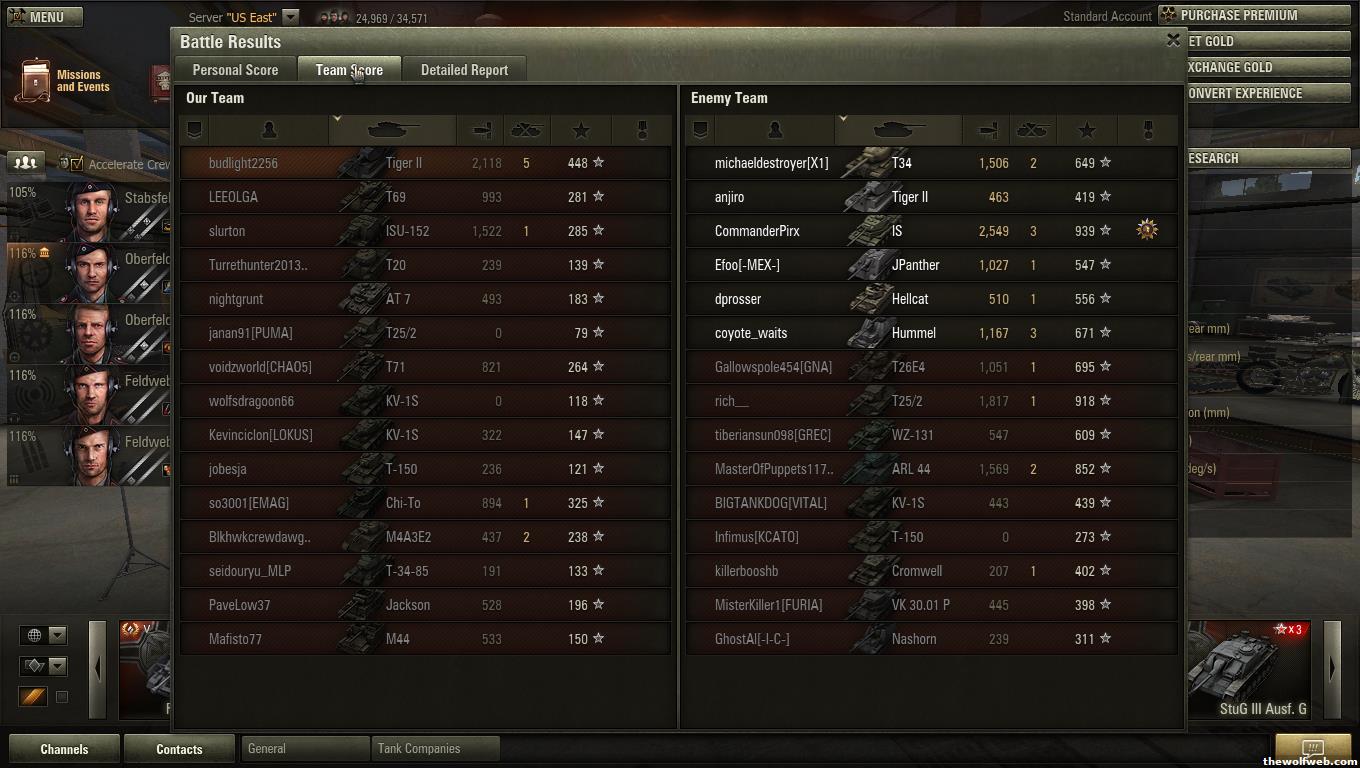Screen dimensions: 1360x768
Task: Click the Convert Experience button
Action: coord(1267,93)
